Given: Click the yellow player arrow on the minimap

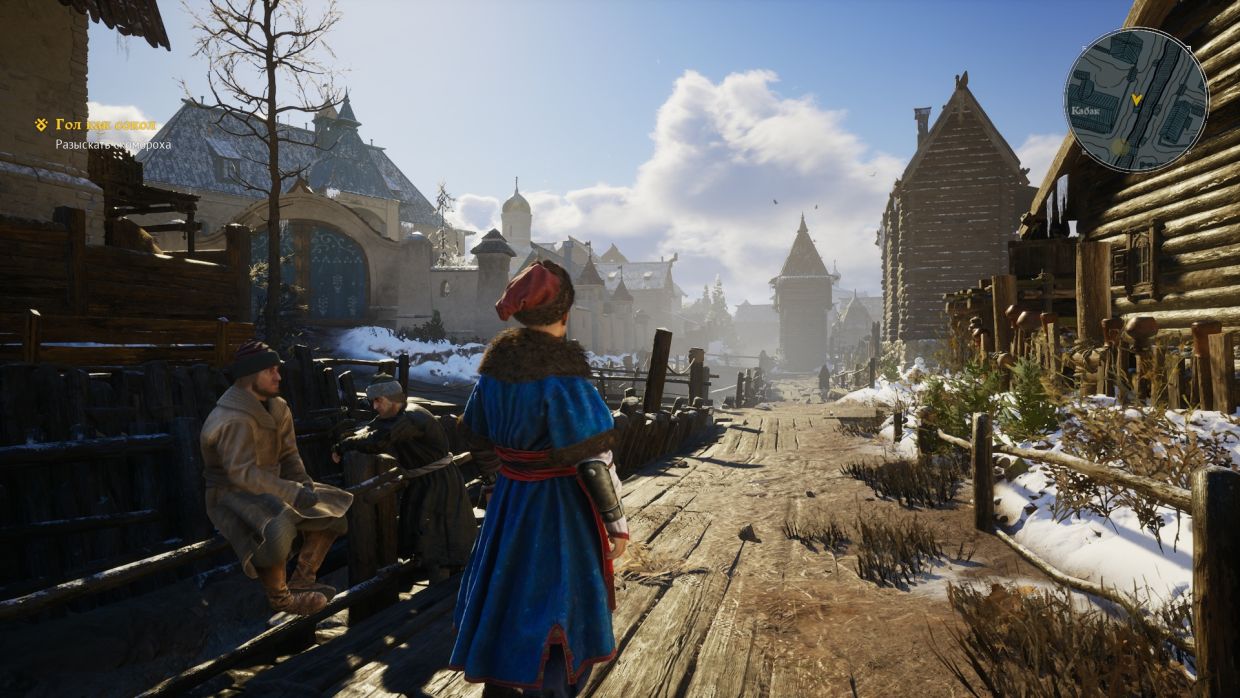Looking at the screenshot, I should (x=1136, y=100).
